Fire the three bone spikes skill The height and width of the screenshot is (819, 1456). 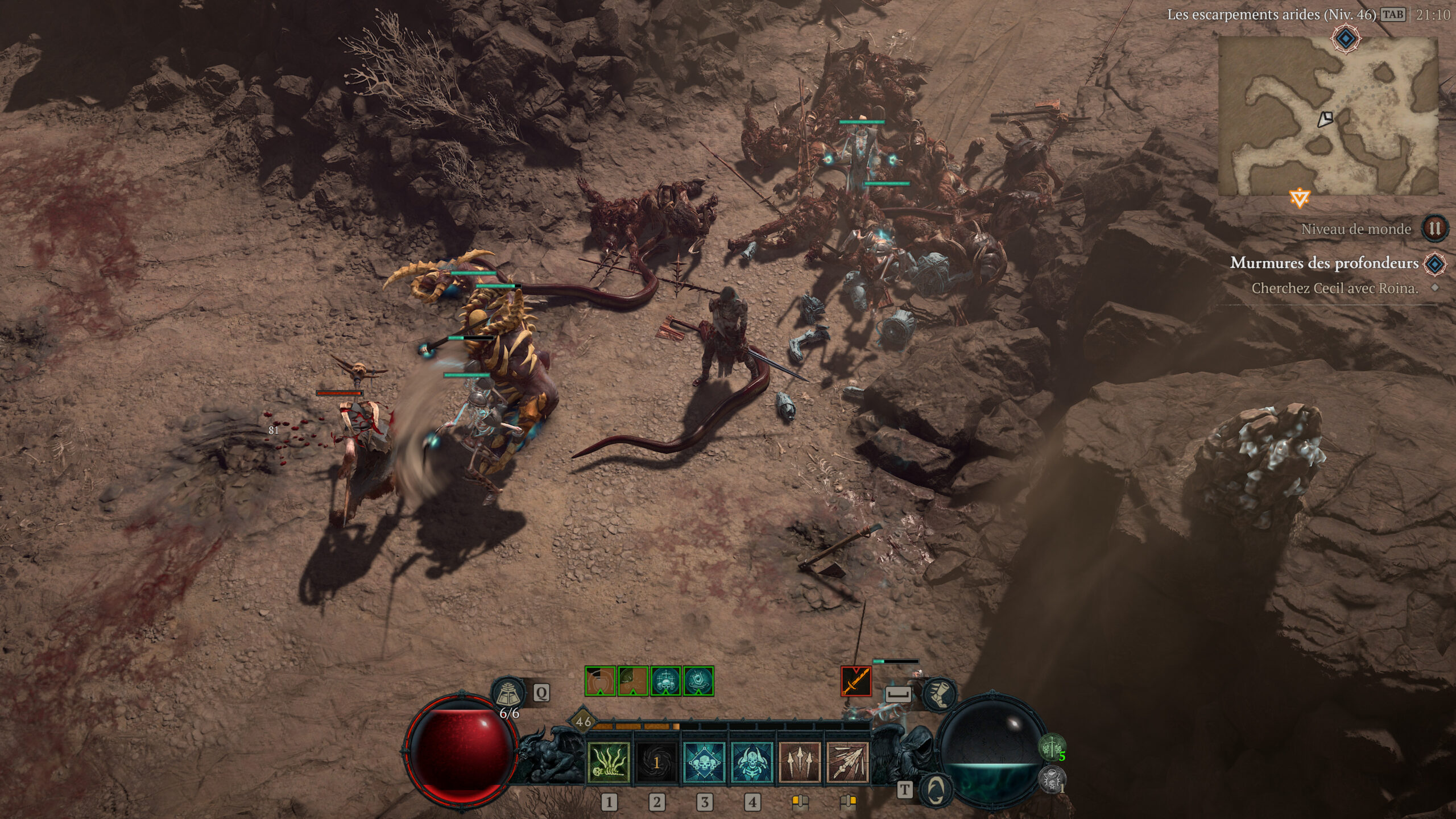click(800, 763)
